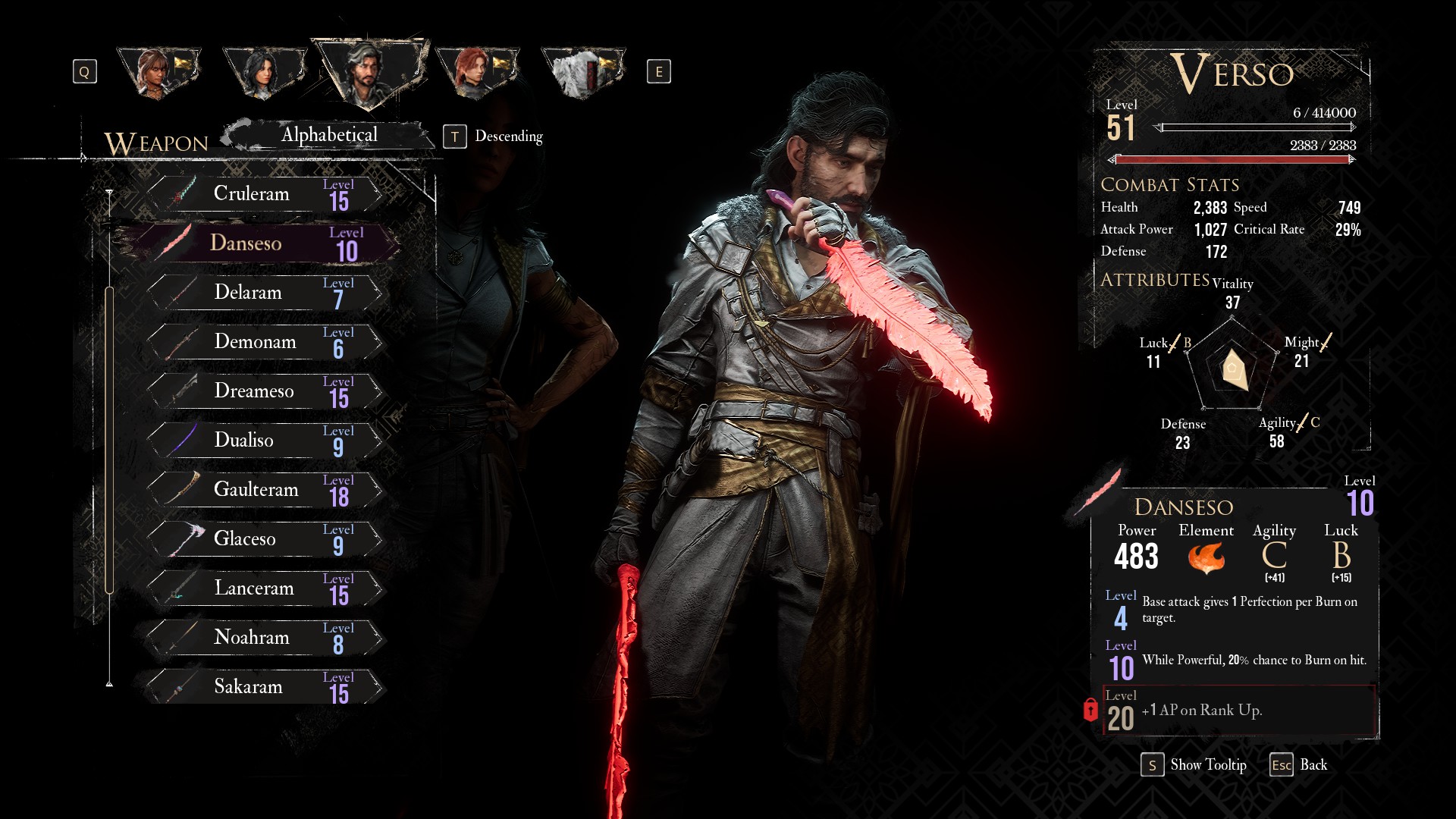Show Tooltip for the weapon
Viewport: 1456px width, 819px height.
click(1194, 765)
